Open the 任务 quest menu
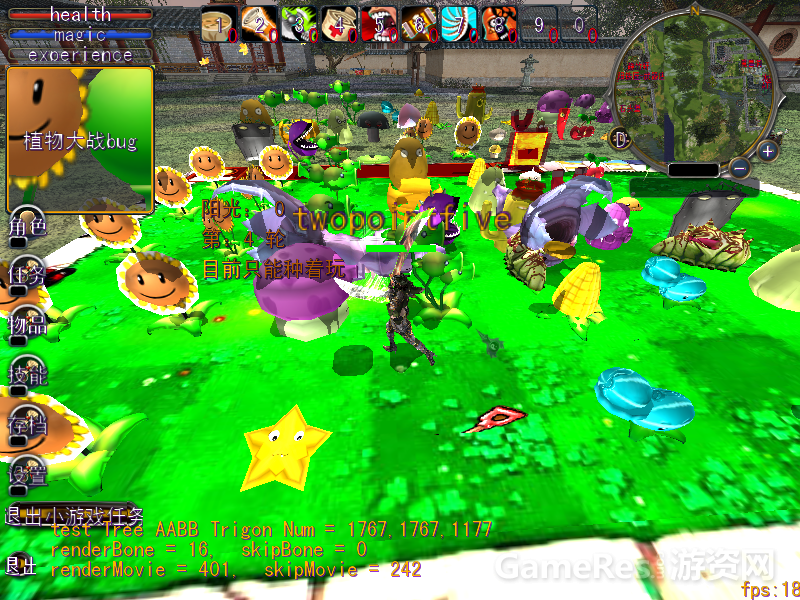 coord(27,275)
